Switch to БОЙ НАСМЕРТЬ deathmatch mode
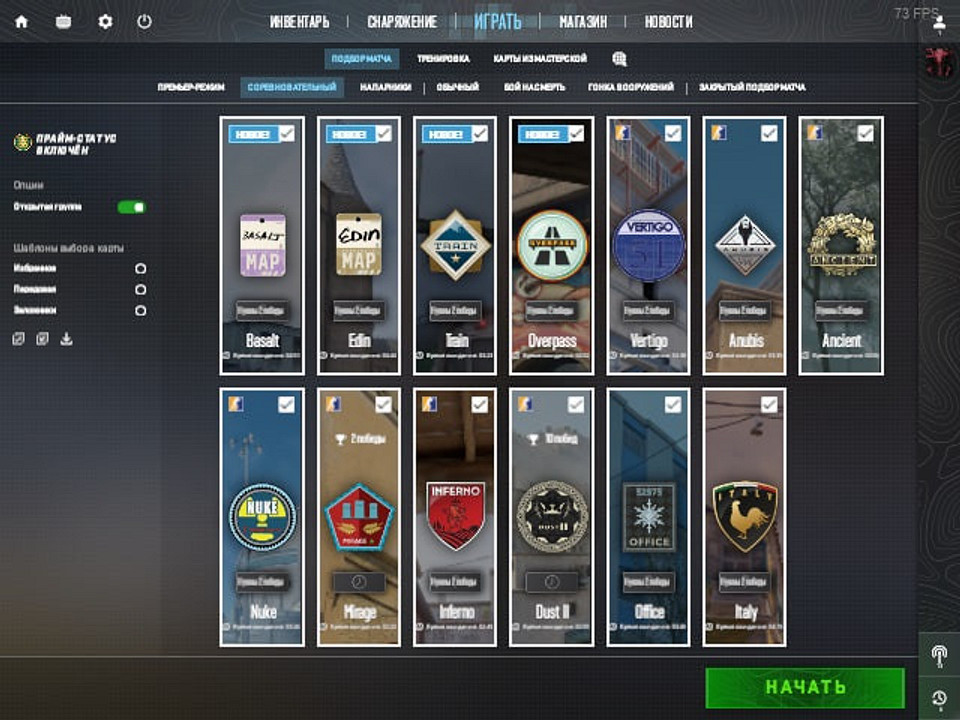Image resolution: width=960 pixels, height=720 pixels. pos(534,87)
